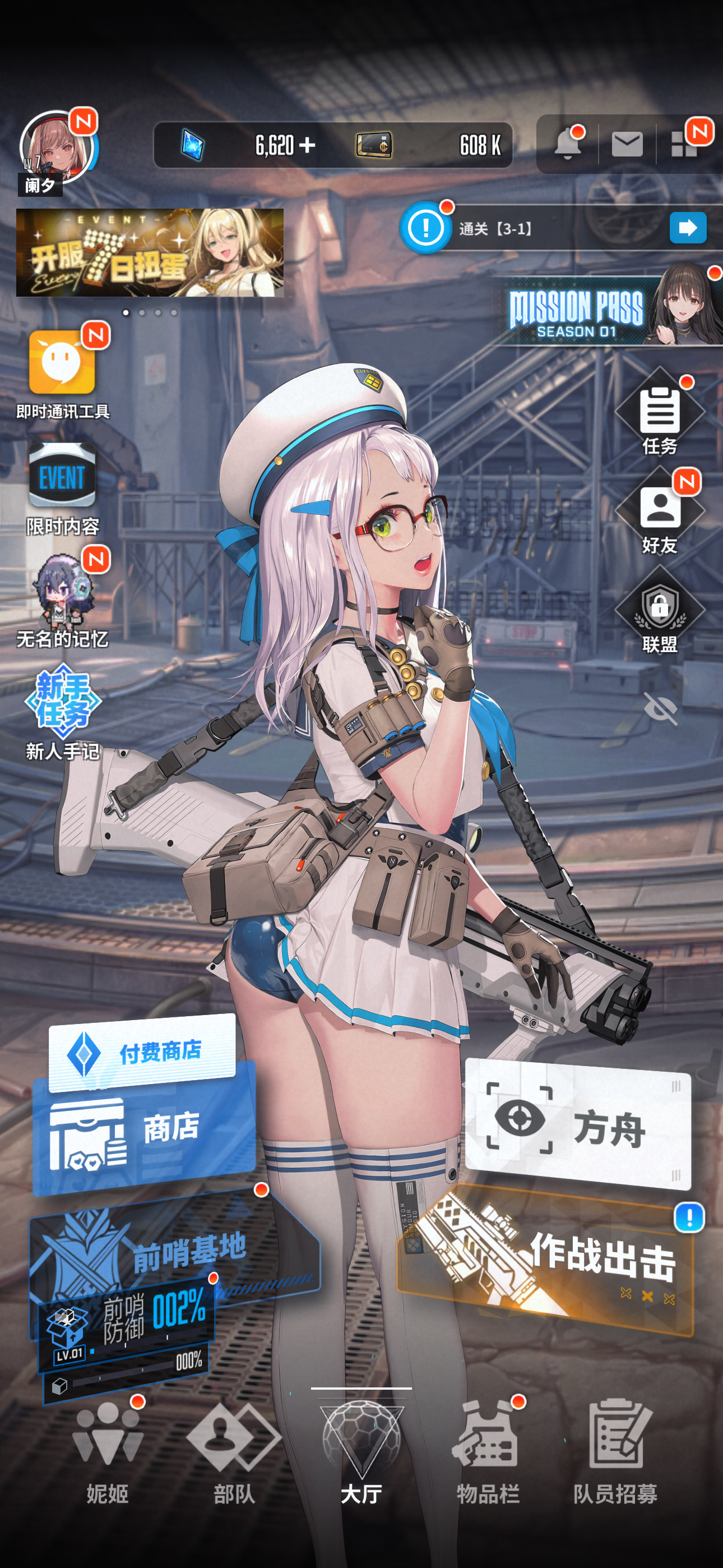This screenshot has width=723, height=1568.
Task: Open the EVENT limited-time content
Action: coord(62,476)
